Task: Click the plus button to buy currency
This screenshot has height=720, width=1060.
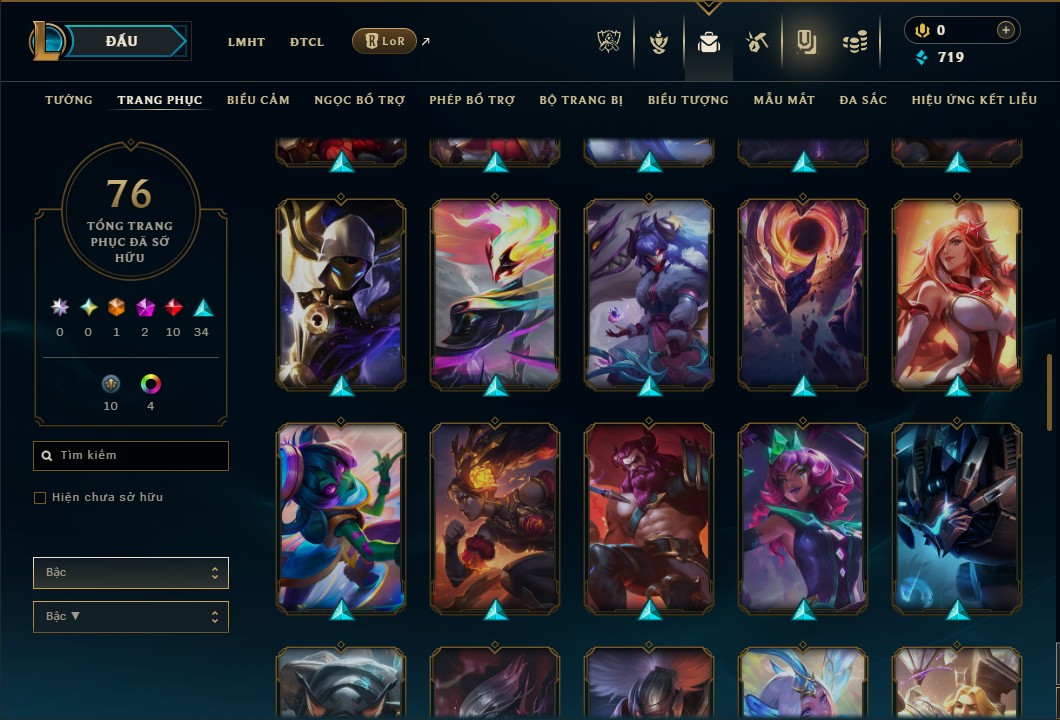Action: coord(1005,30)
